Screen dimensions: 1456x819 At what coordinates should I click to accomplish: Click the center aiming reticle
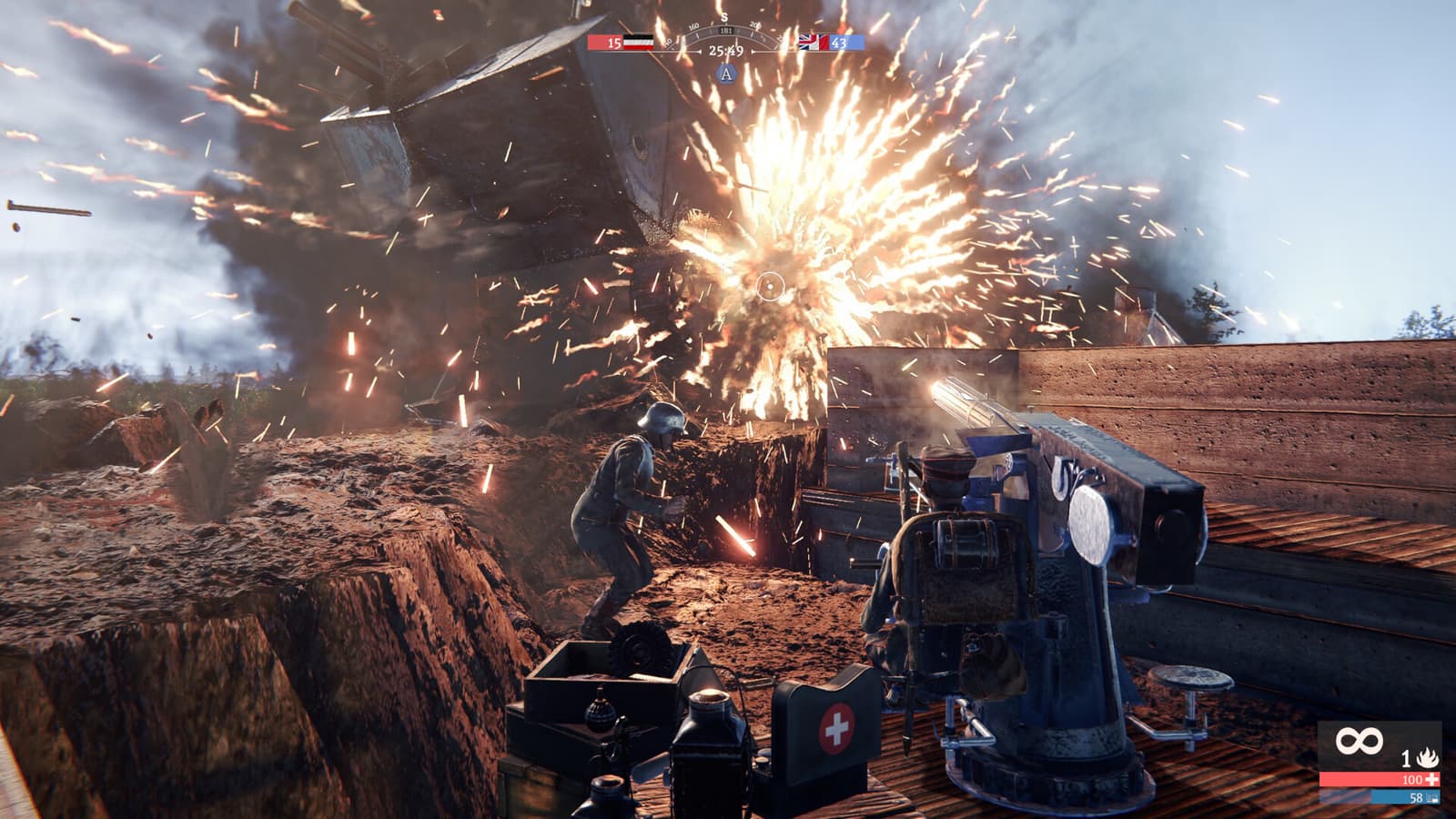click(x=769, y=287)
